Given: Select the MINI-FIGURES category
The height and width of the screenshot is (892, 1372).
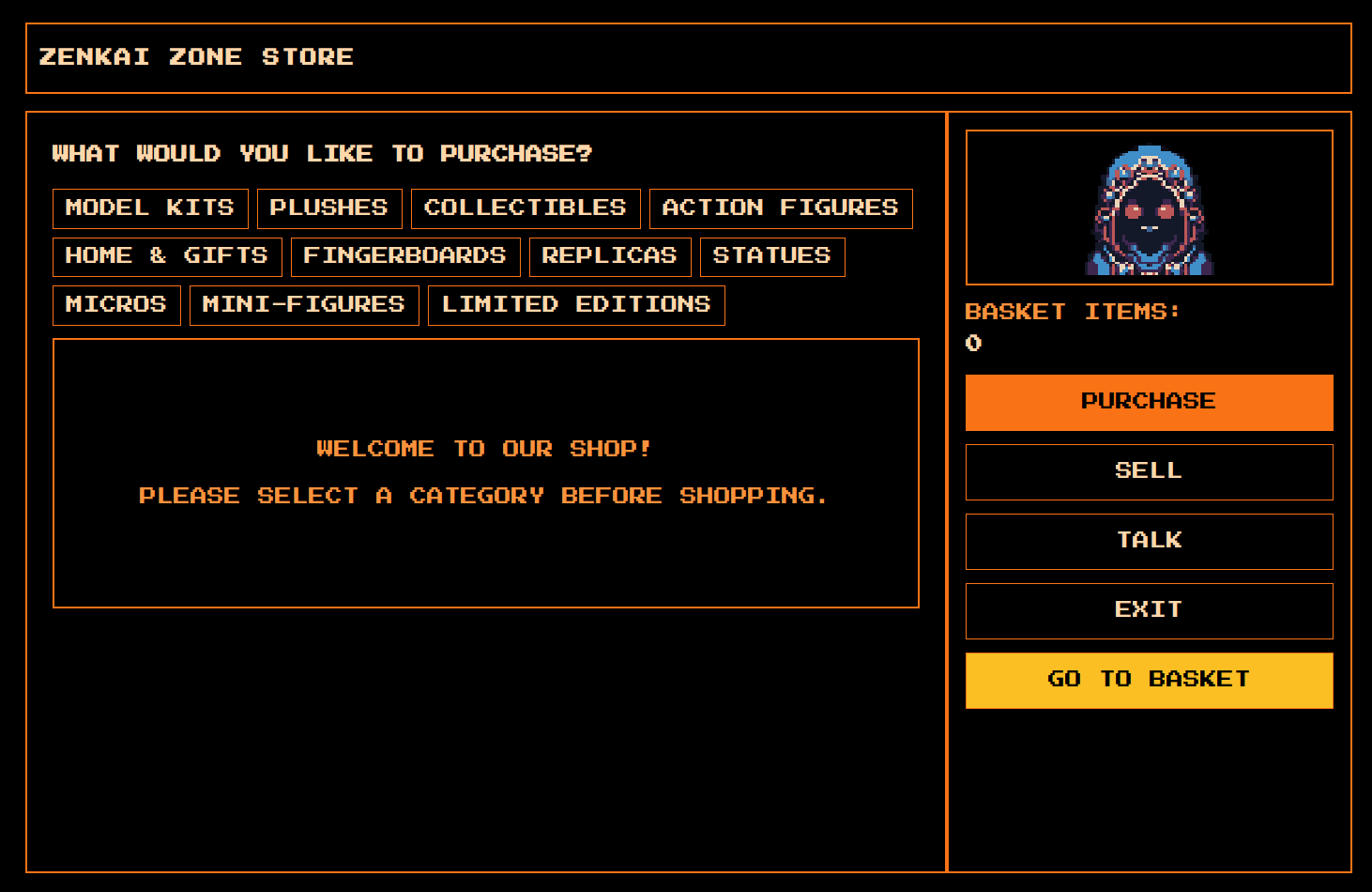Looking at the screenshot, I should pyautogui.click(x=304, y=305).
